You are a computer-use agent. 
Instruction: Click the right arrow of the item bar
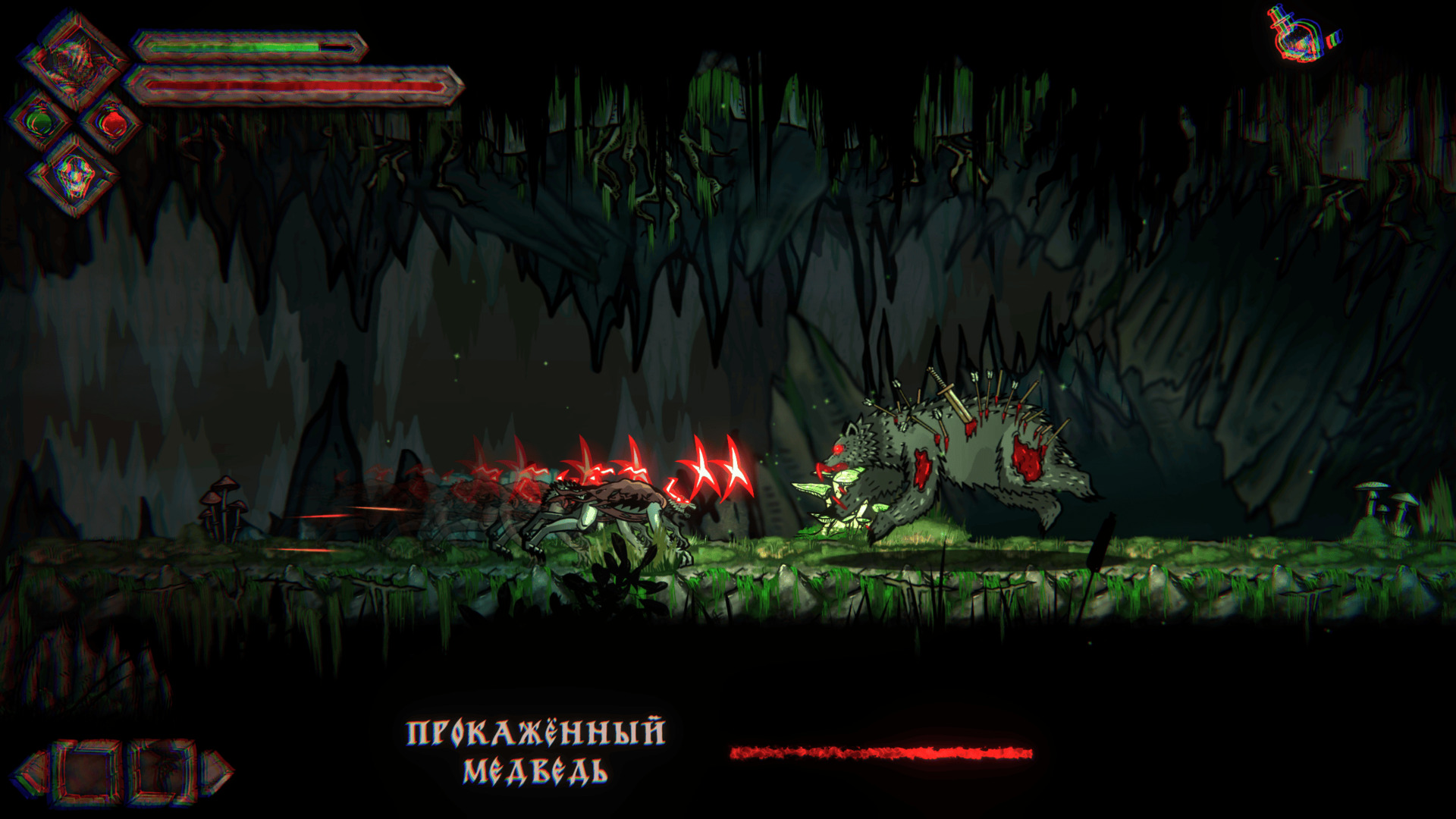[218, 773]
